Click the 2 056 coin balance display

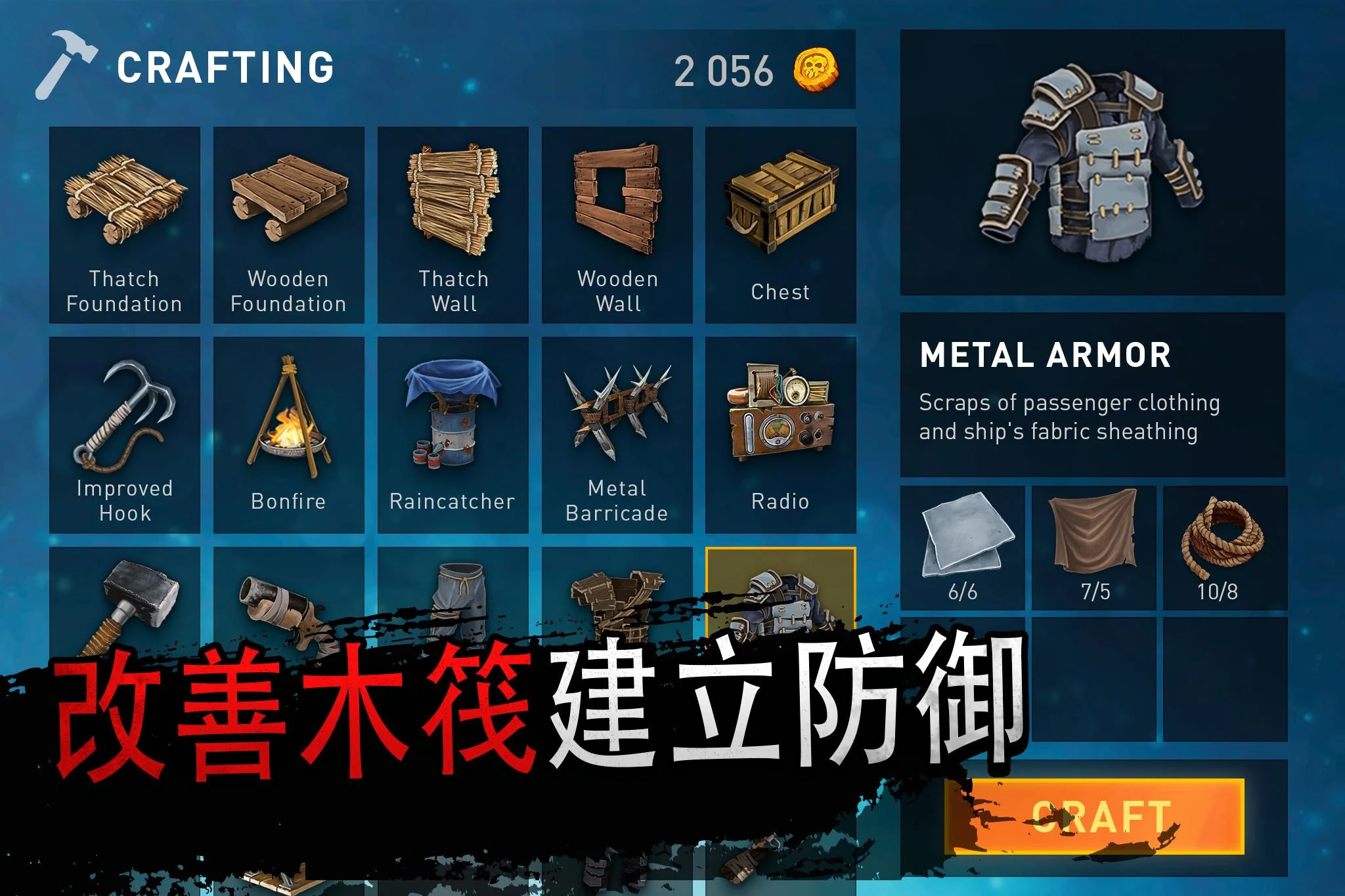tap(722, 70)
